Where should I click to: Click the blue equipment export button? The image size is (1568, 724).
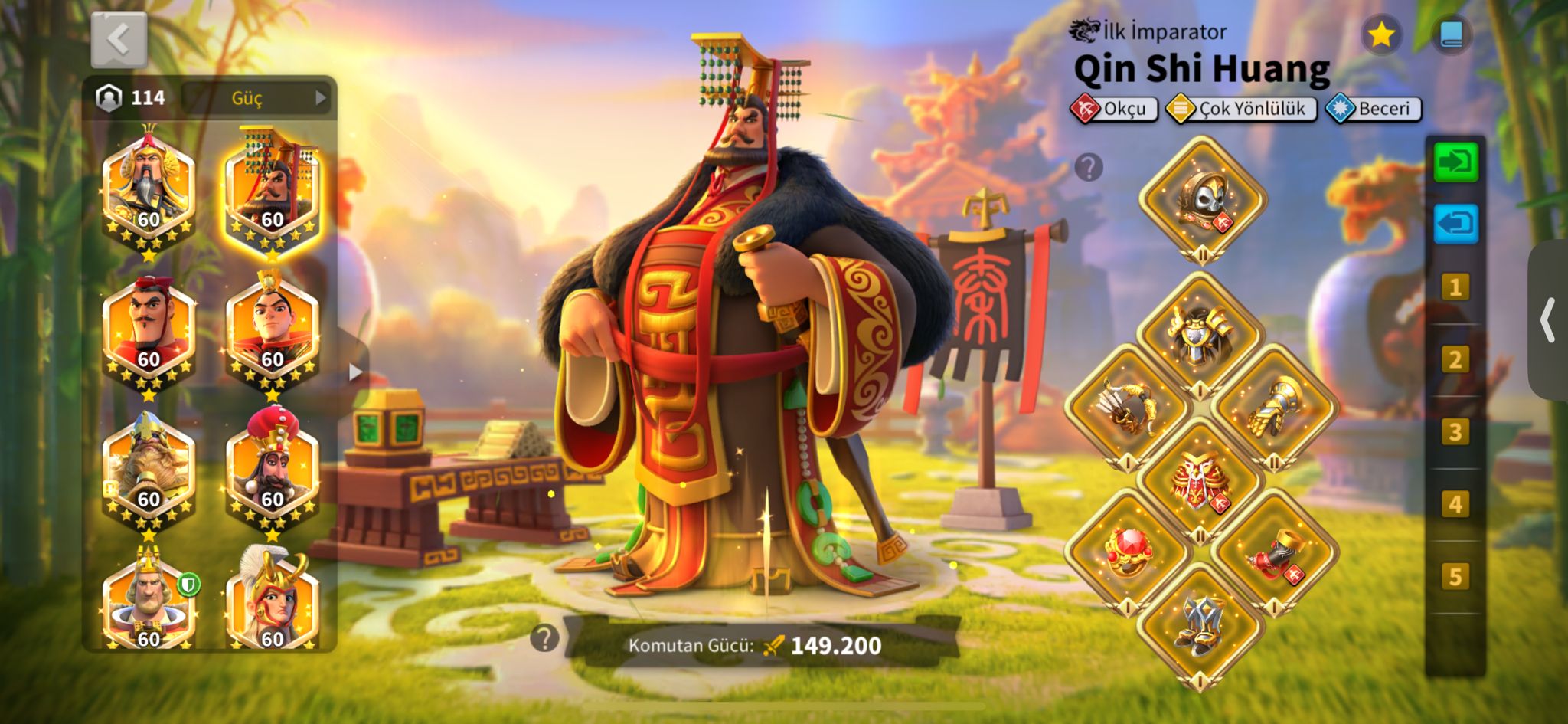[x=1455, y=224]
